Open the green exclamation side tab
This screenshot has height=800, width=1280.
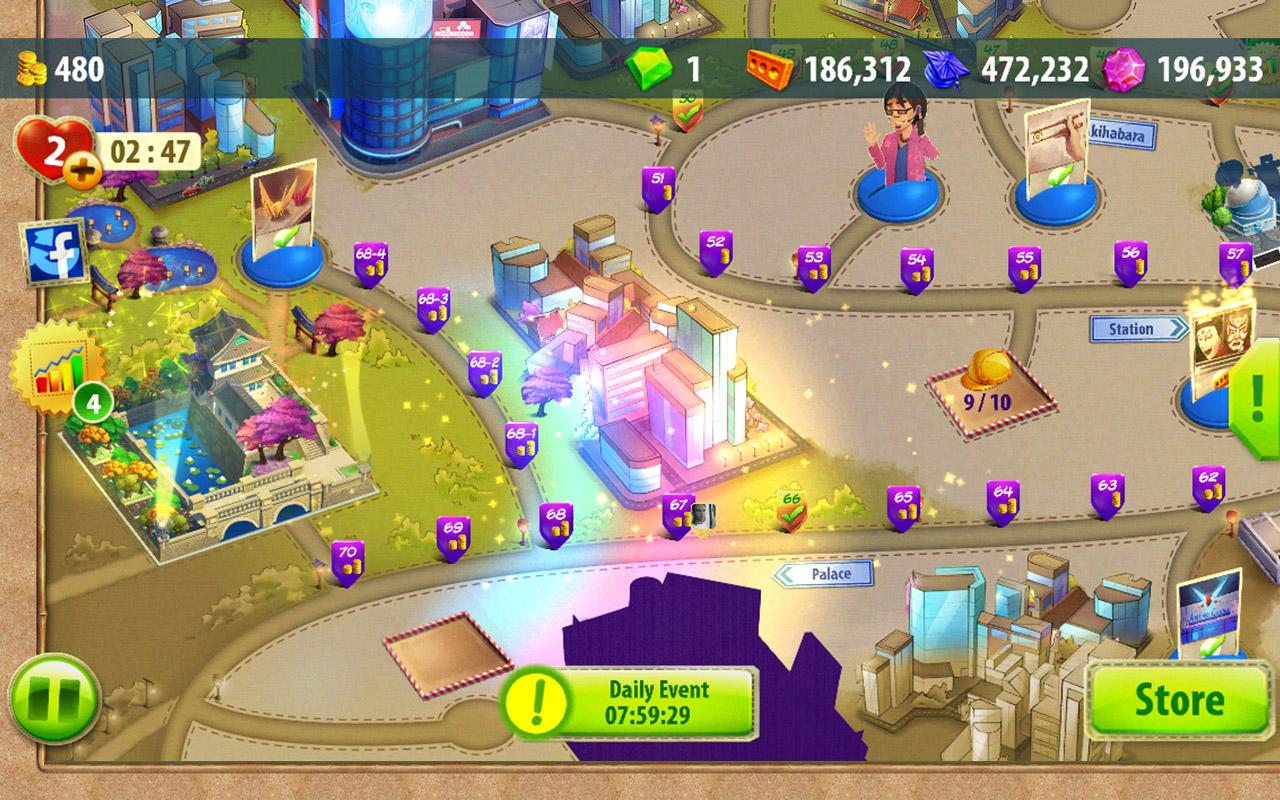pyautogui.click(x=1259, y=400)
